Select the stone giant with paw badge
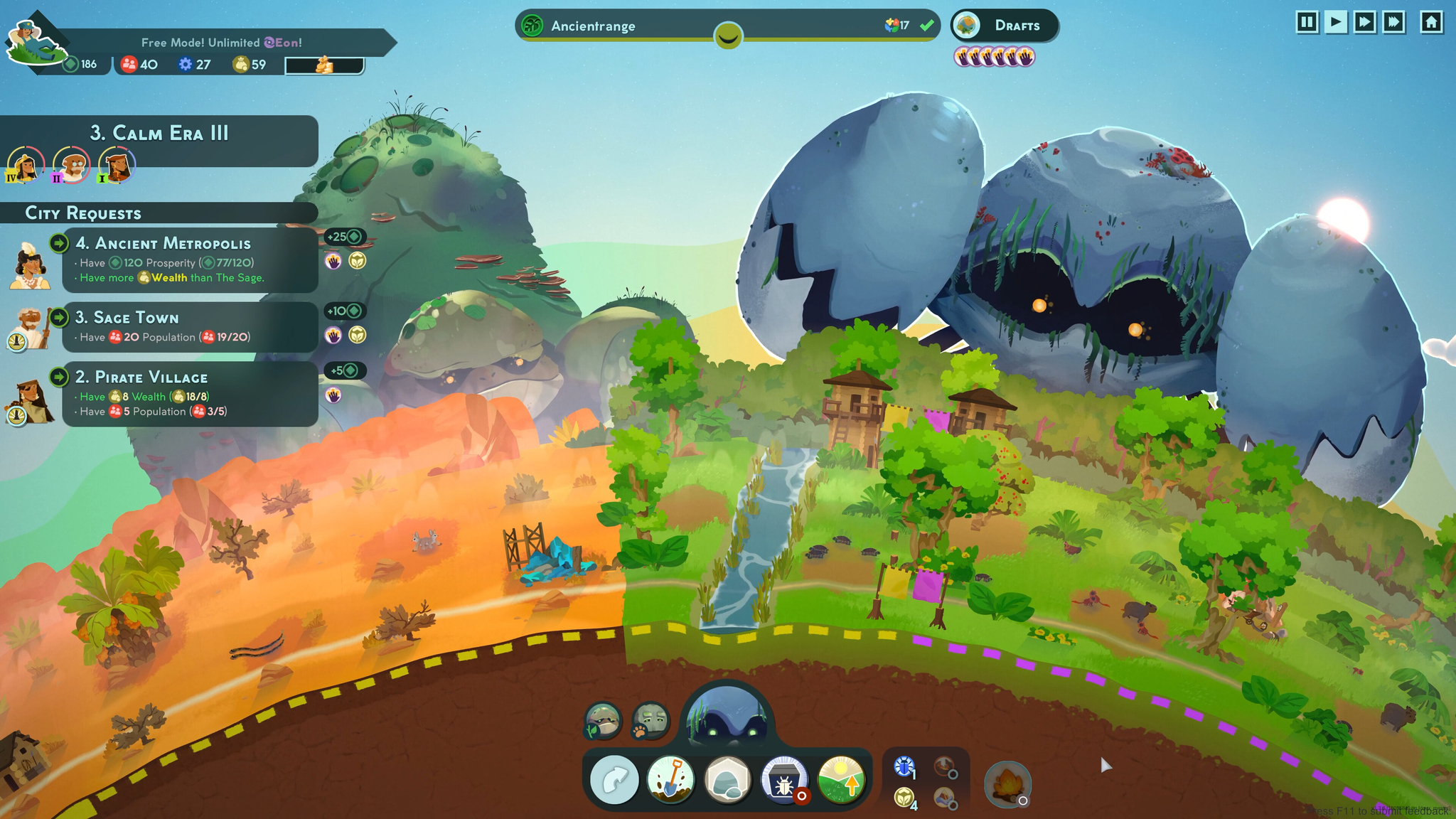The width and height of the screenshot is (1456, 819). [650, 721]
